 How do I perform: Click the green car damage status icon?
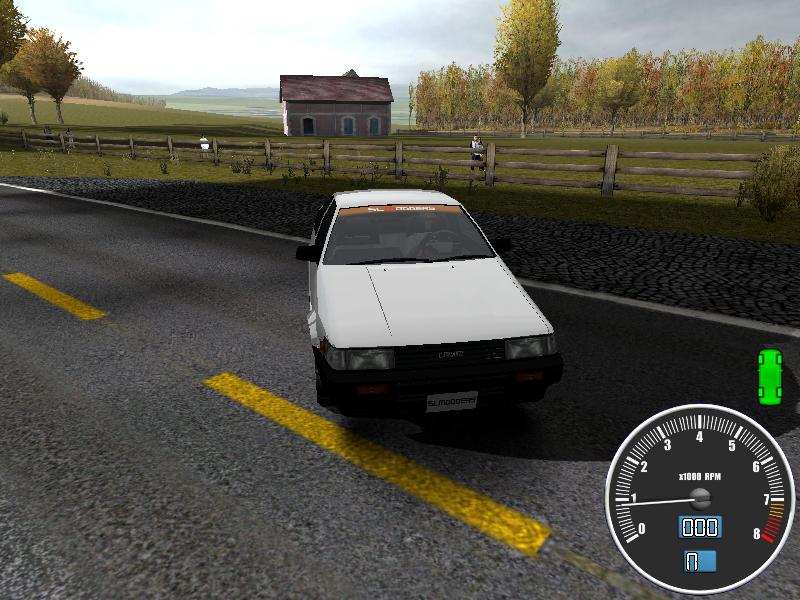pyautogui.click(x=769, y=371)
